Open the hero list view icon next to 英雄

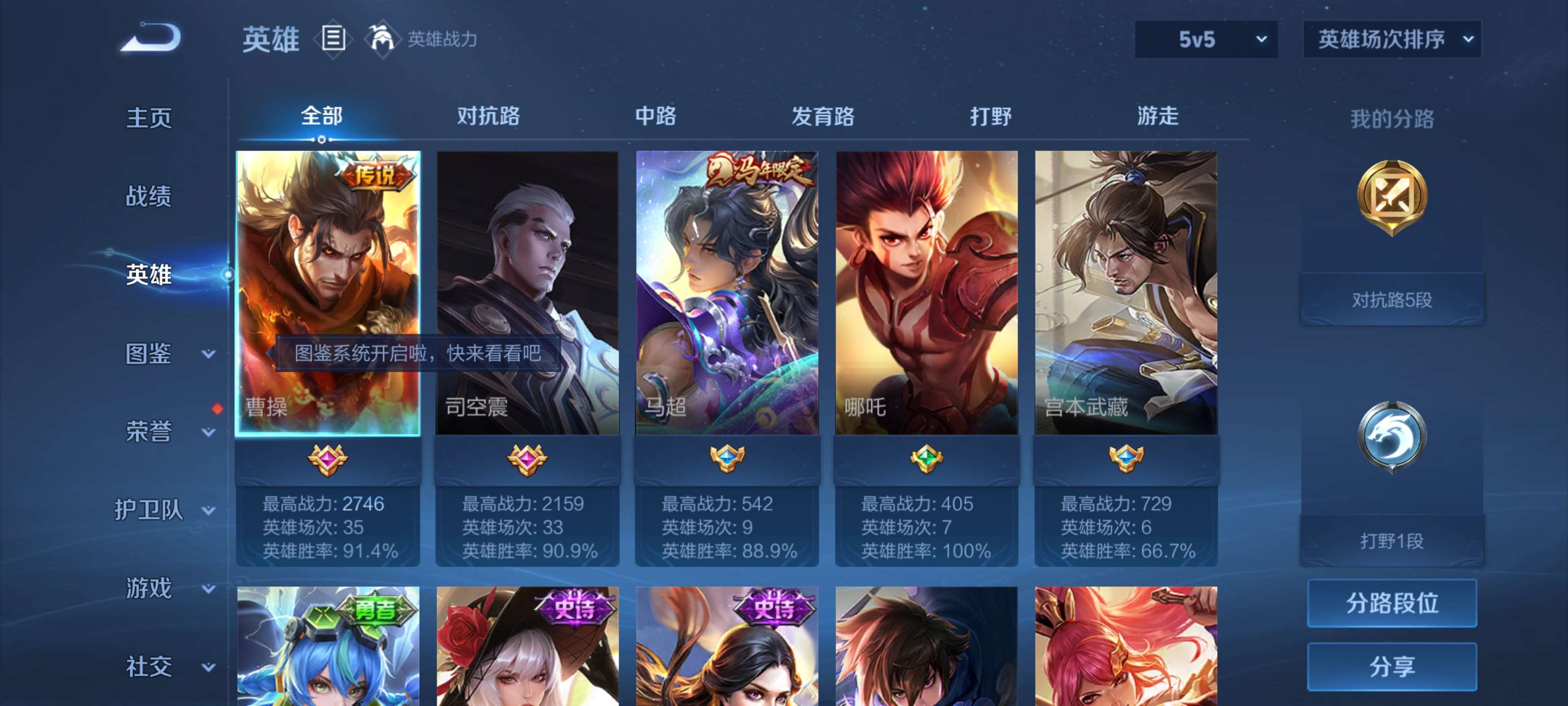(x=332, y=39)
